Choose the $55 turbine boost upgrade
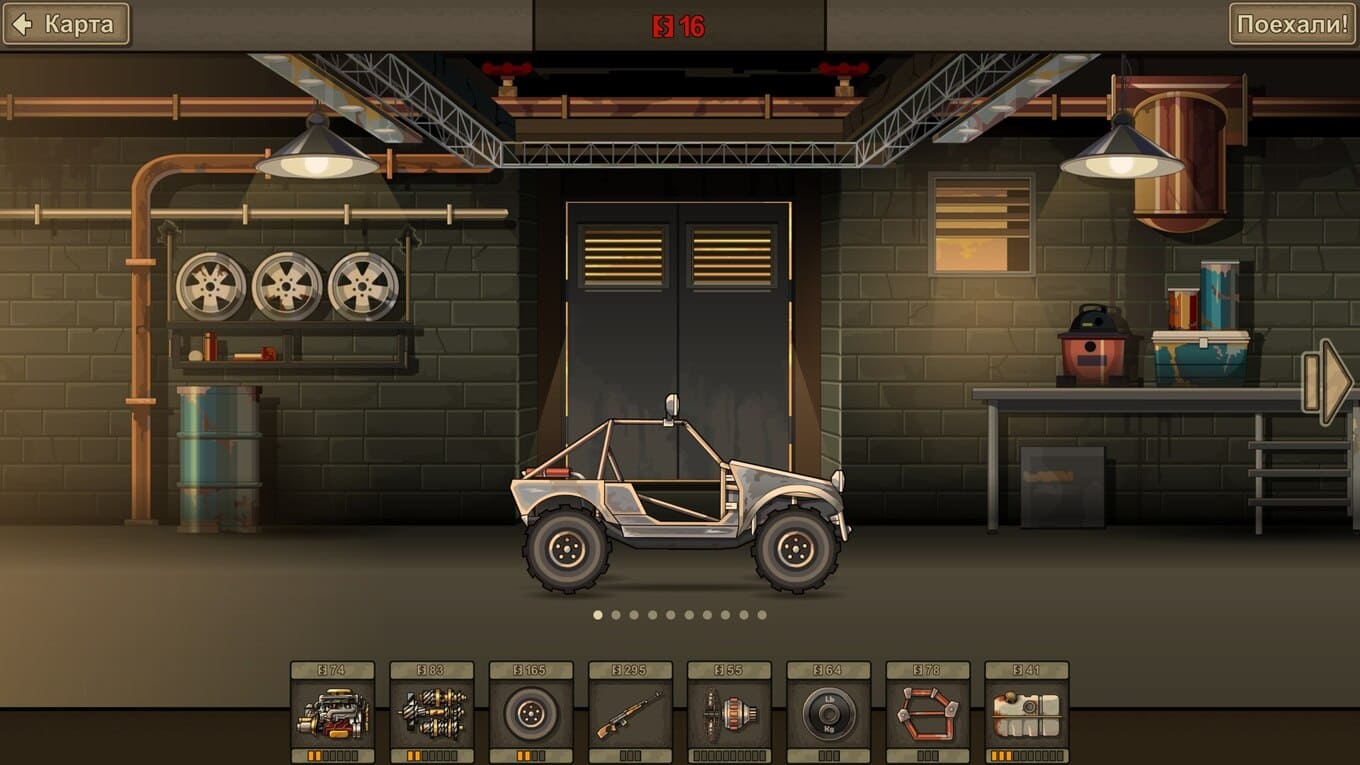This screenshot has width=1360, height=765. tap(728, 713)
